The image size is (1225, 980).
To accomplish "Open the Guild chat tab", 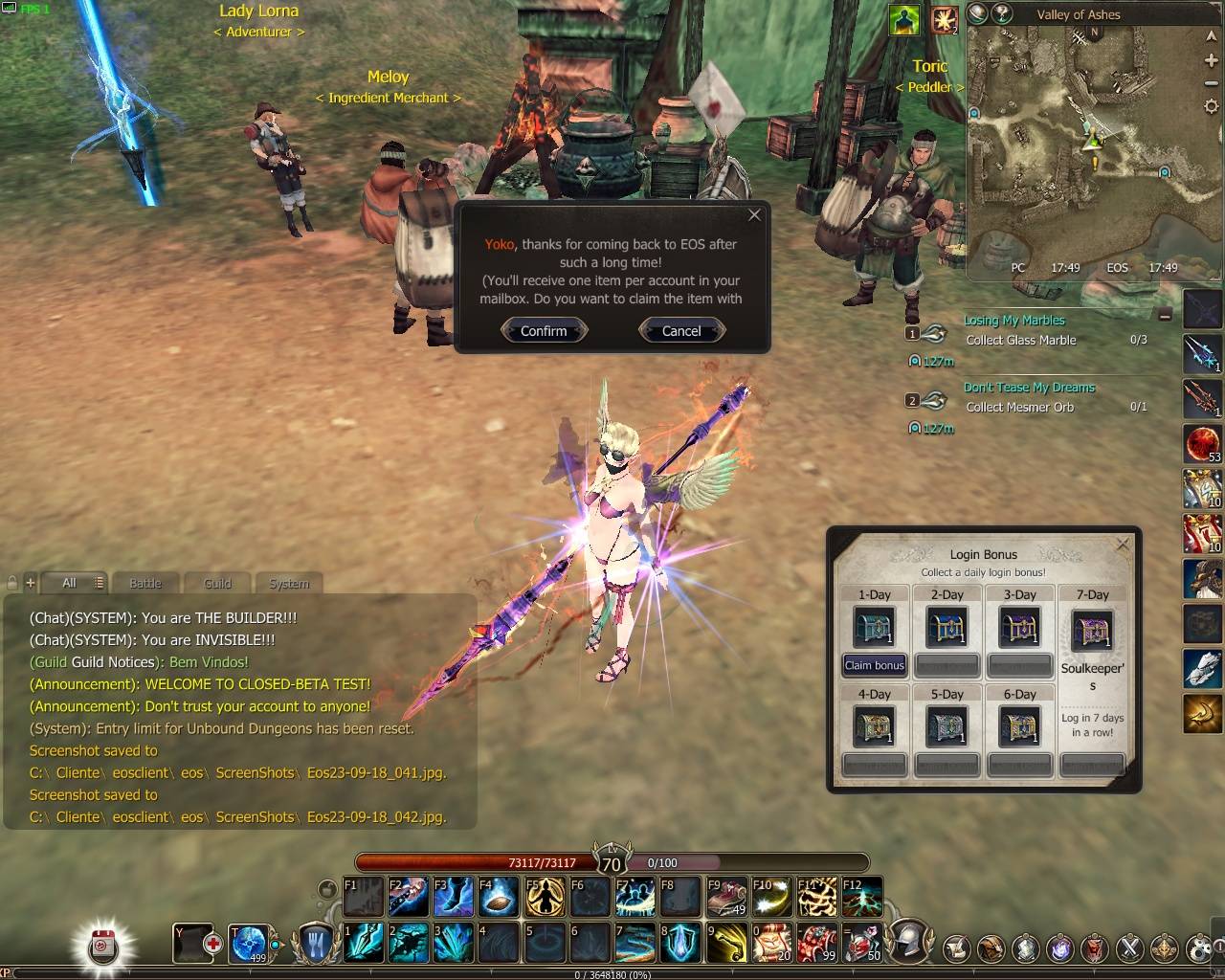I will (x=217, y=583).
